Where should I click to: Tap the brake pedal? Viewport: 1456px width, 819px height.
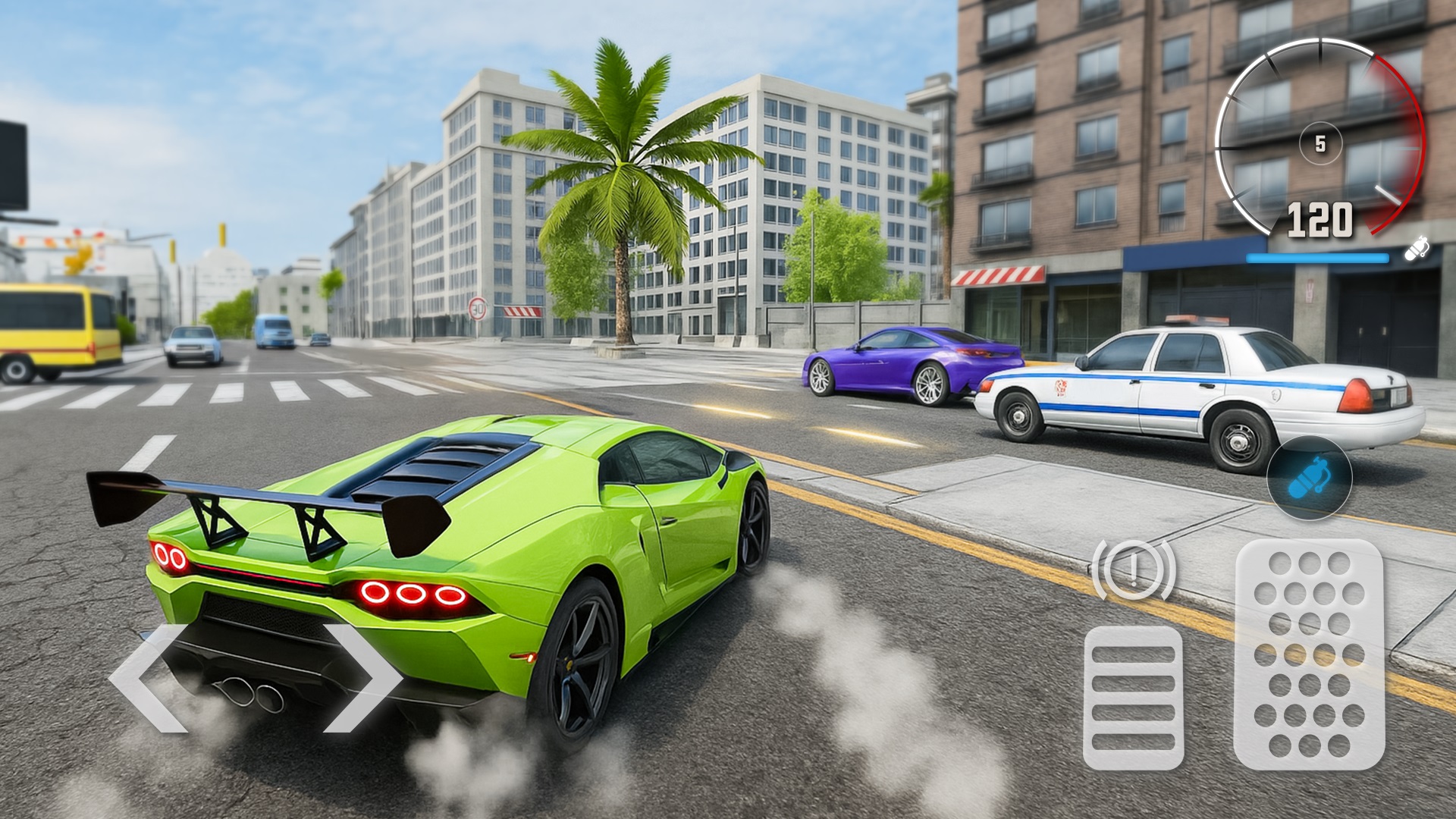(x=1133, y=698)
